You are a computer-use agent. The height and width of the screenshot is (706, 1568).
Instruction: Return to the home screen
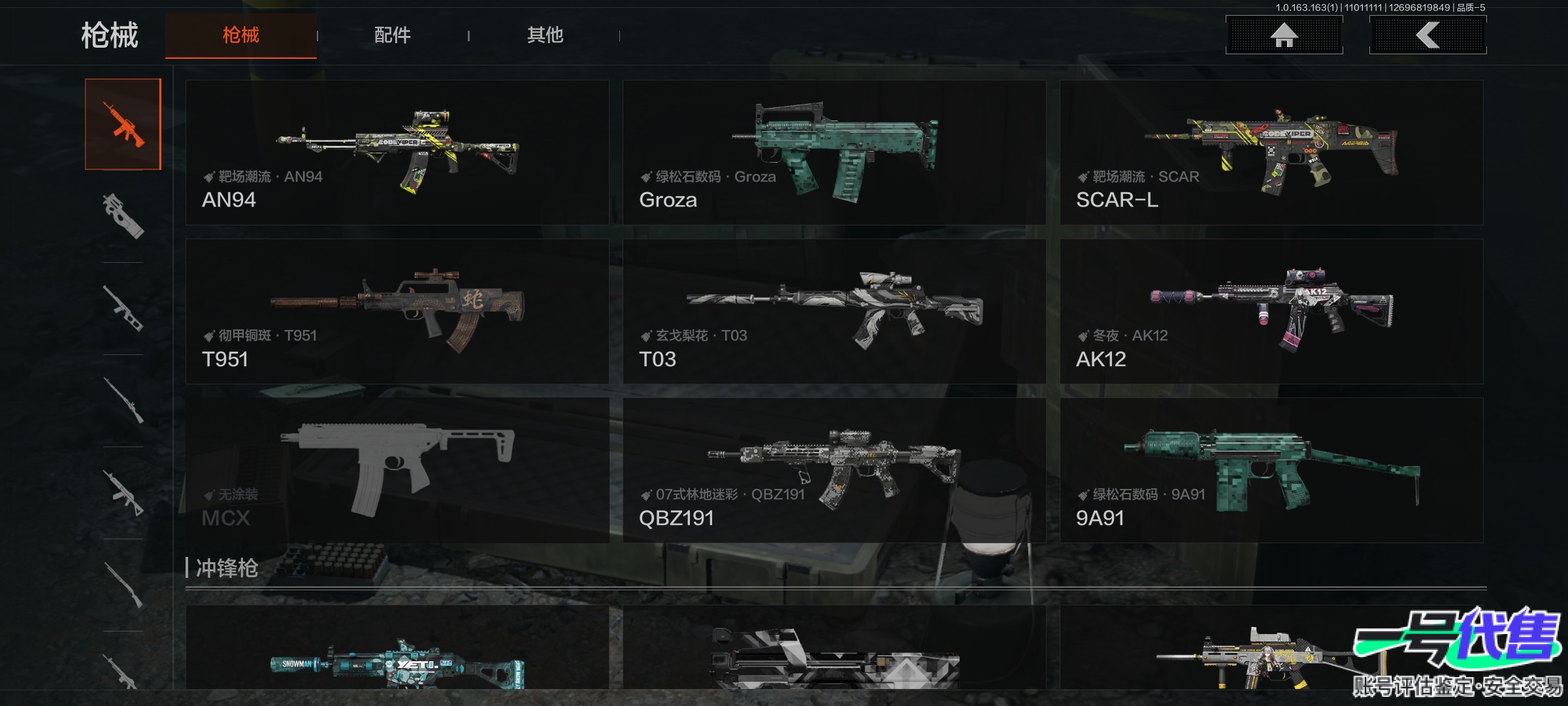tap(1284, 35)
